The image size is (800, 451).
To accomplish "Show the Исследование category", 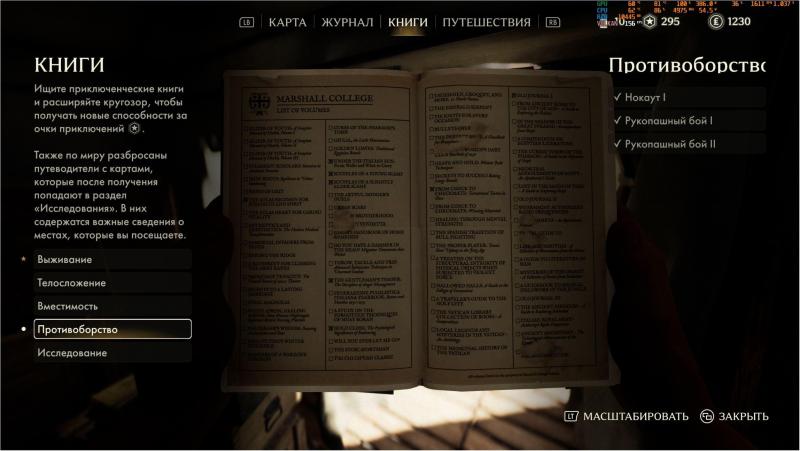I will 74,353.
